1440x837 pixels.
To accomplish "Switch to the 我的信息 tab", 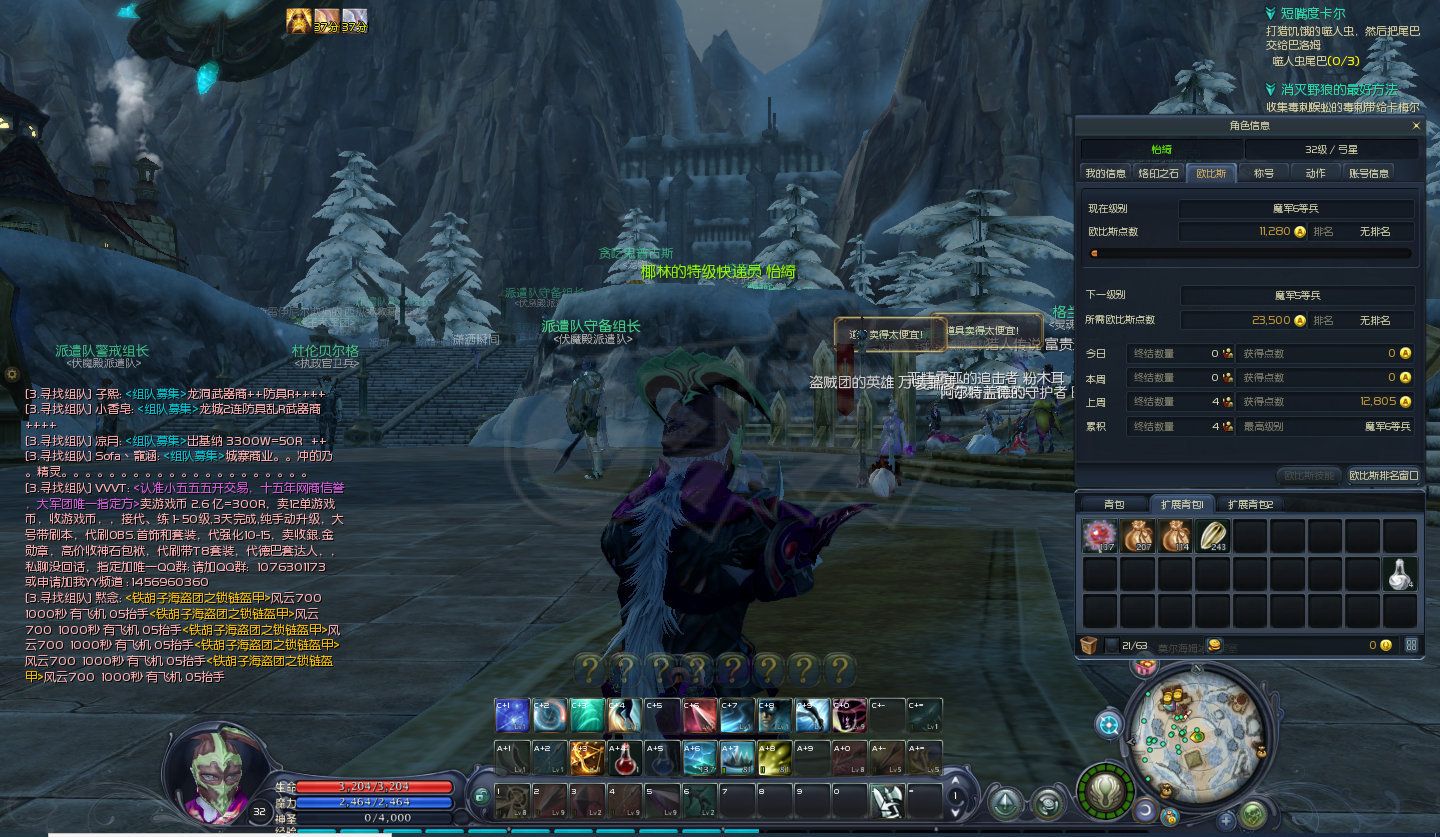I will pyautogui.click(x=1105, y=173).
